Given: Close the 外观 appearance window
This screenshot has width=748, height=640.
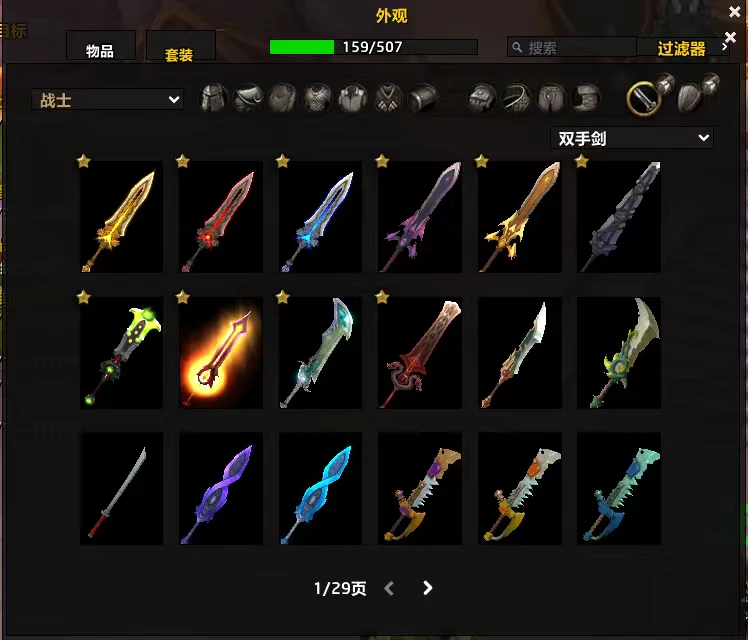Looking at the screenshot, I should click(x=730, y=12).
